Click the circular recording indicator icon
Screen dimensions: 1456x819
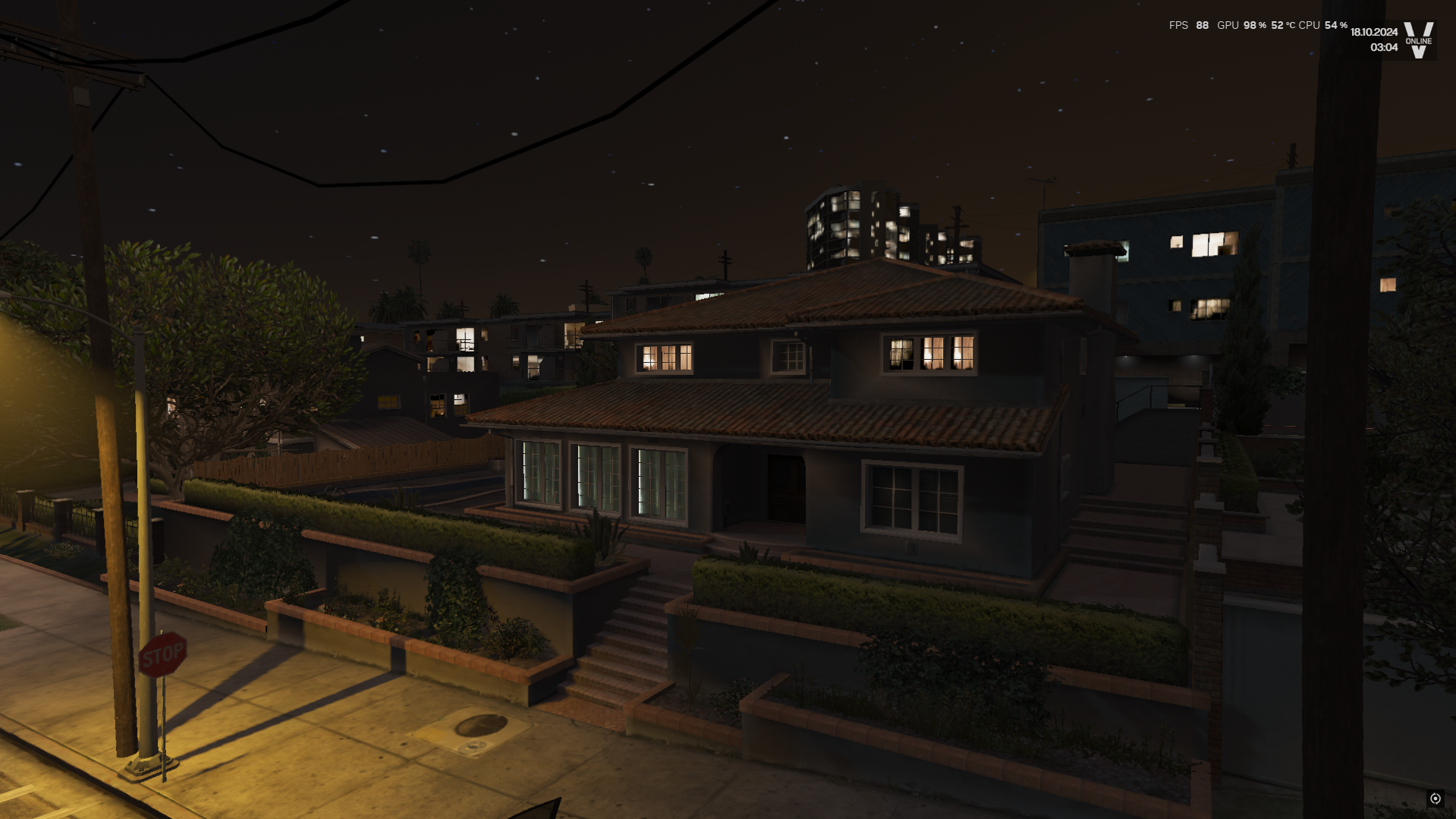click(1435, 799)
